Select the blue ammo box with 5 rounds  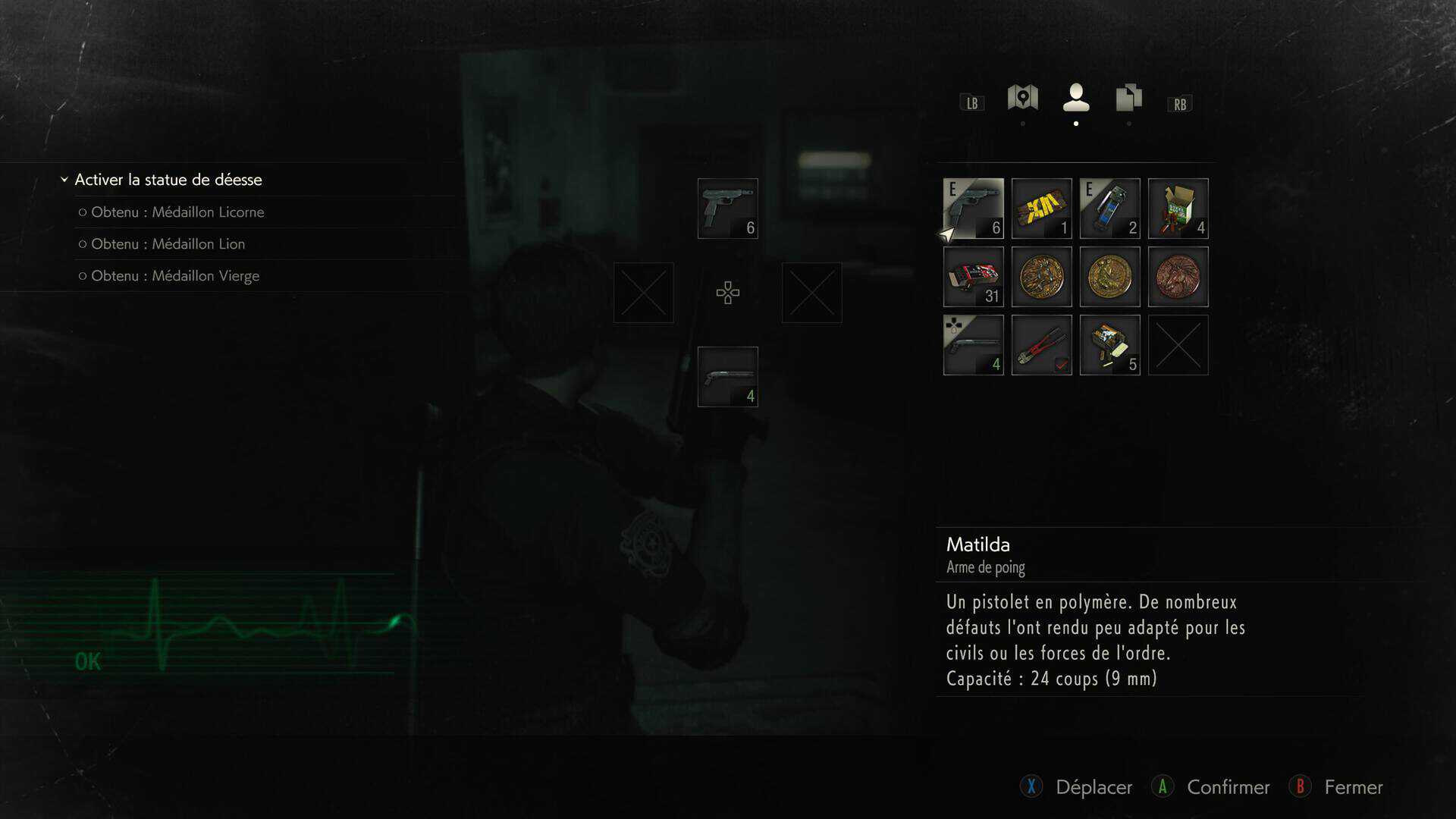1109,345
